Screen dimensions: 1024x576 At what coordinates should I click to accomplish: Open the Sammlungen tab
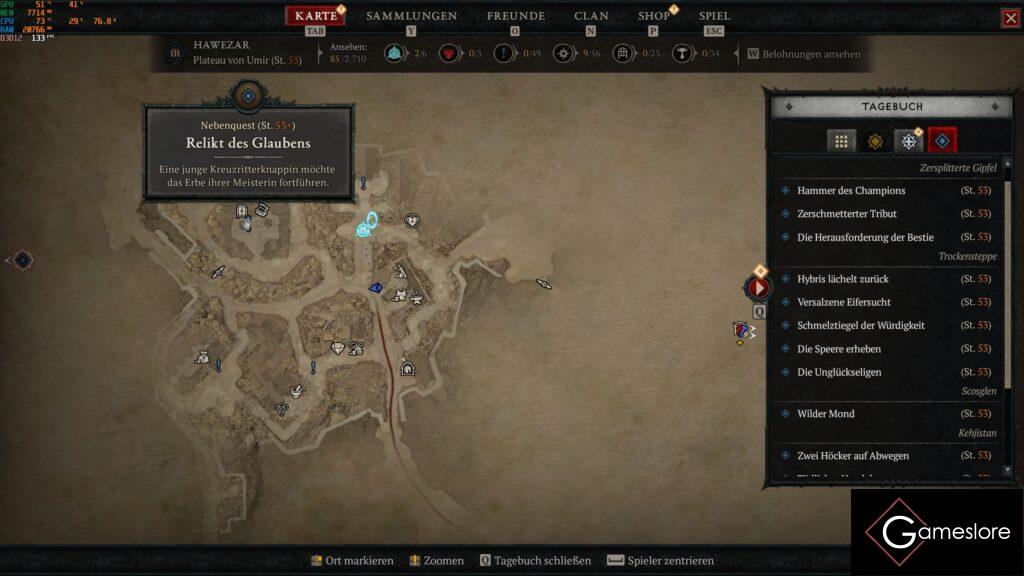coord(411,16)
